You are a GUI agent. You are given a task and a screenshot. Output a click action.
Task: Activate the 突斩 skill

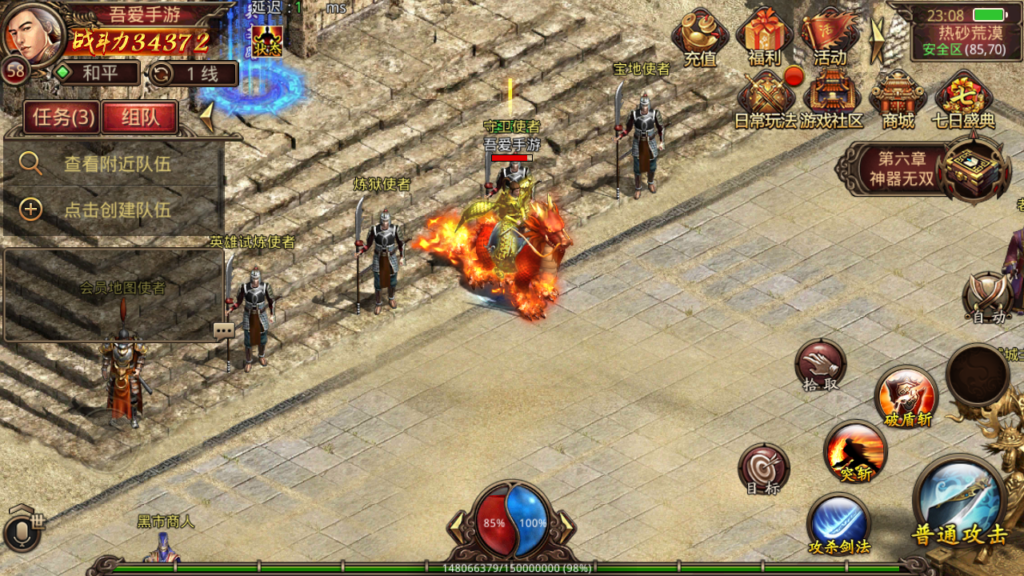click(855, 450)
